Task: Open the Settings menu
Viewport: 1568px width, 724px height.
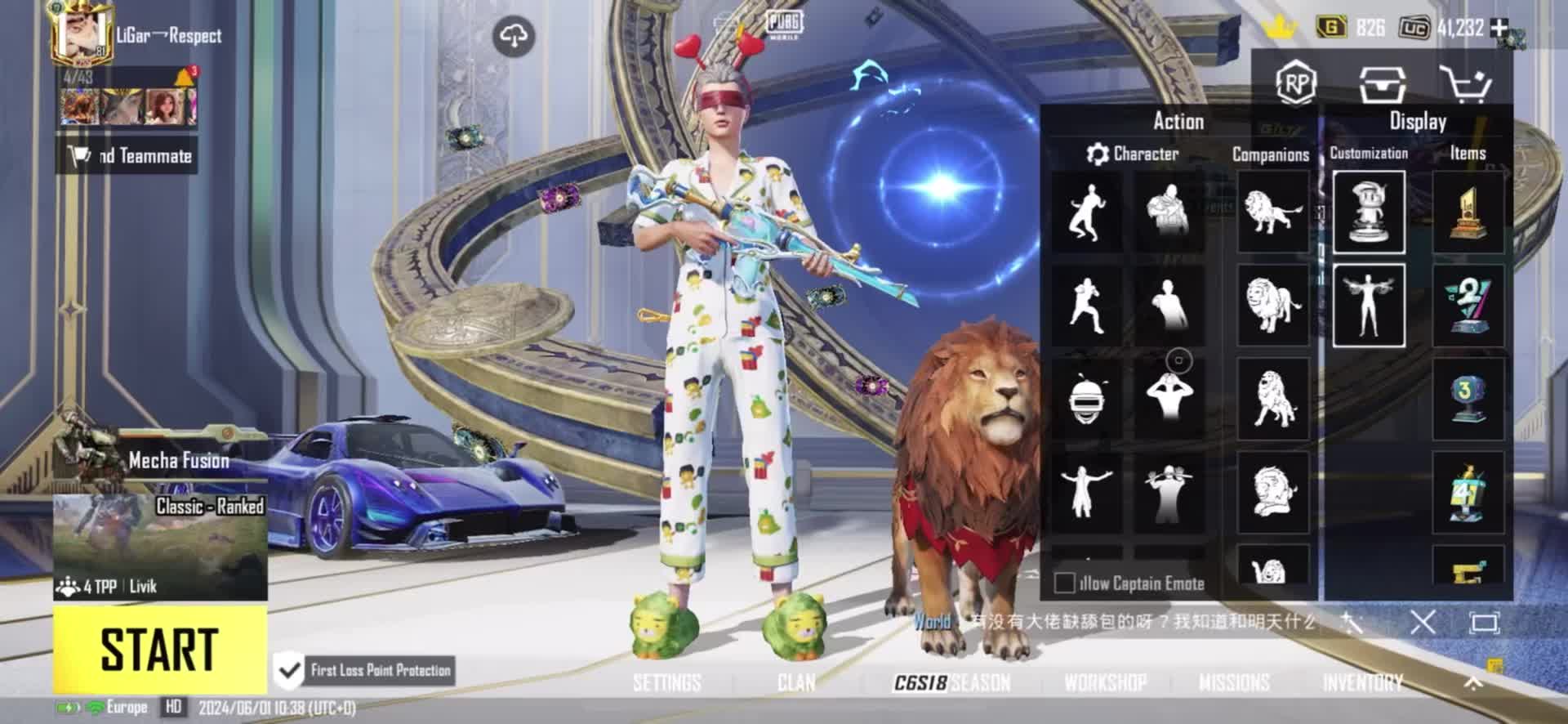Action: coord(666,682)
